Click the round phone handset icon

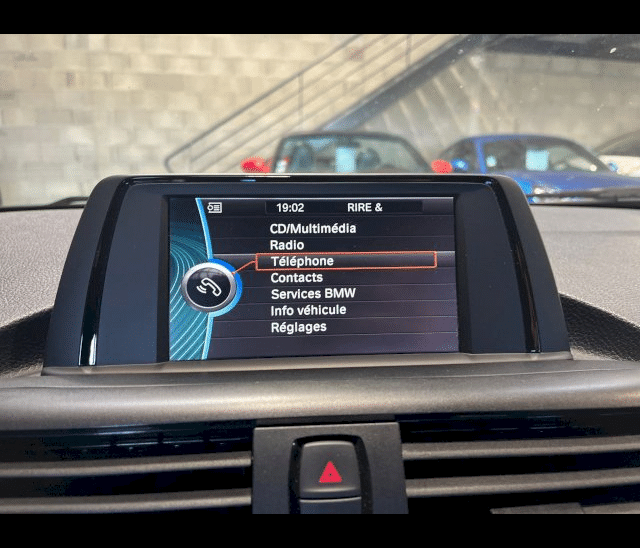point(212,288)
